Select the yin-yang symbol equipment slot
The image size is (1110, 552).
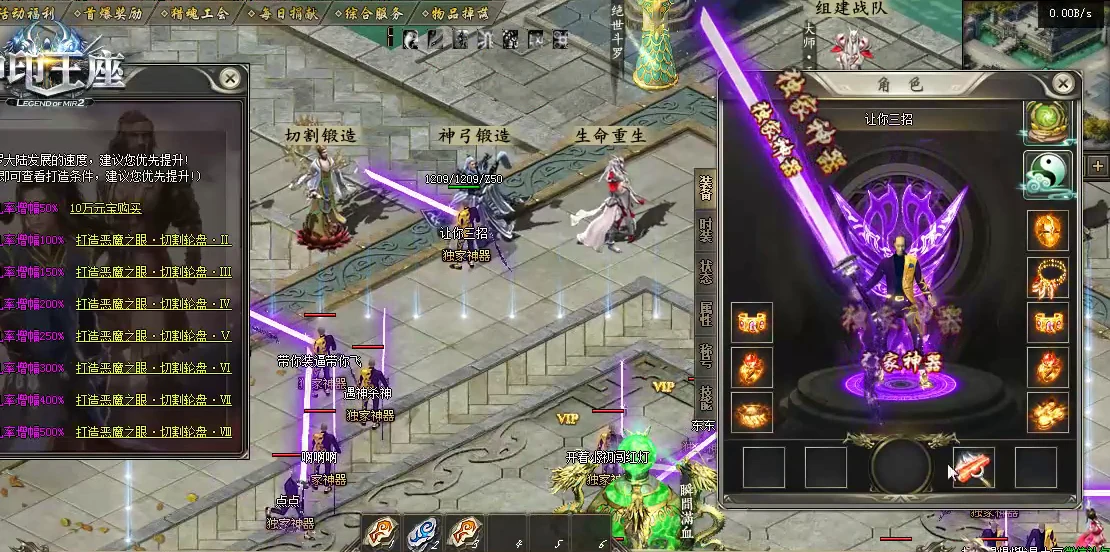tap(1048, 175)
